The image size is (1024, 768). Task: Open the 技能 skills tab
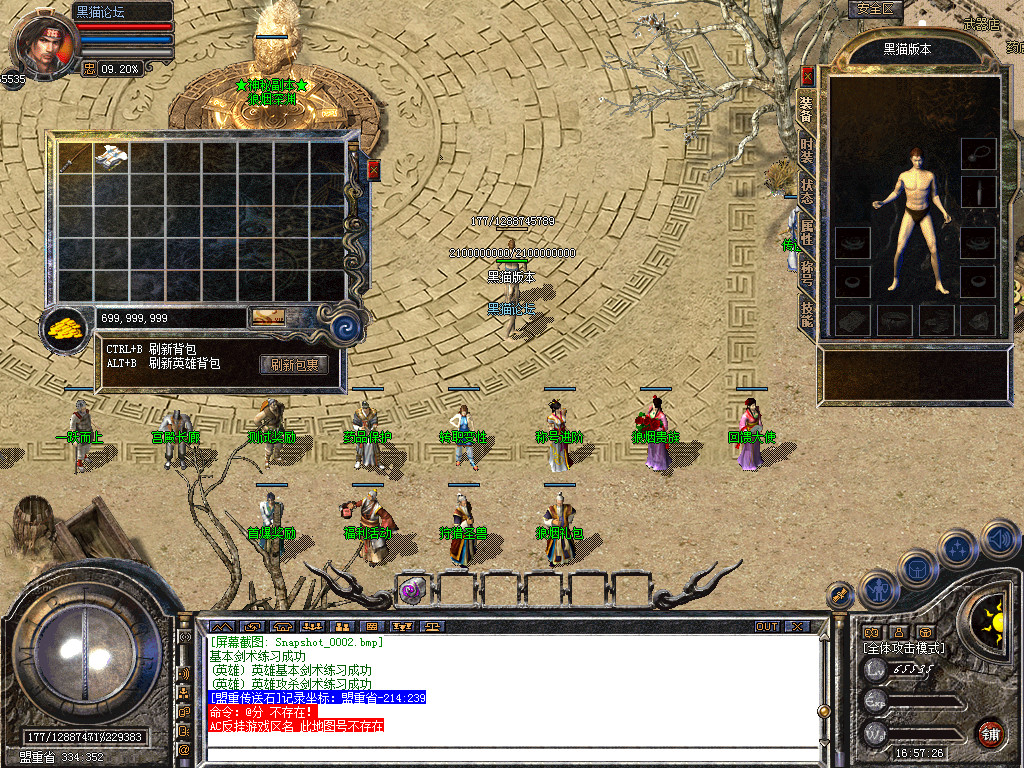click(806, 313)
